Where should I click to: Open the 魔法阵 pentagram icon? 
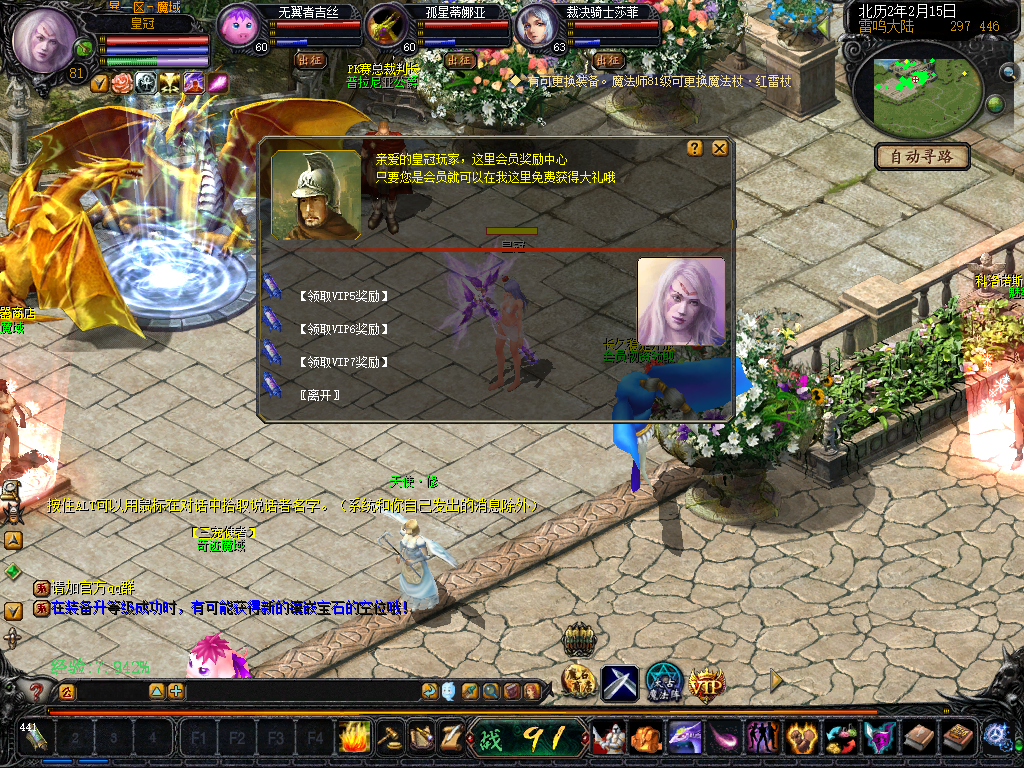(663, 684)
